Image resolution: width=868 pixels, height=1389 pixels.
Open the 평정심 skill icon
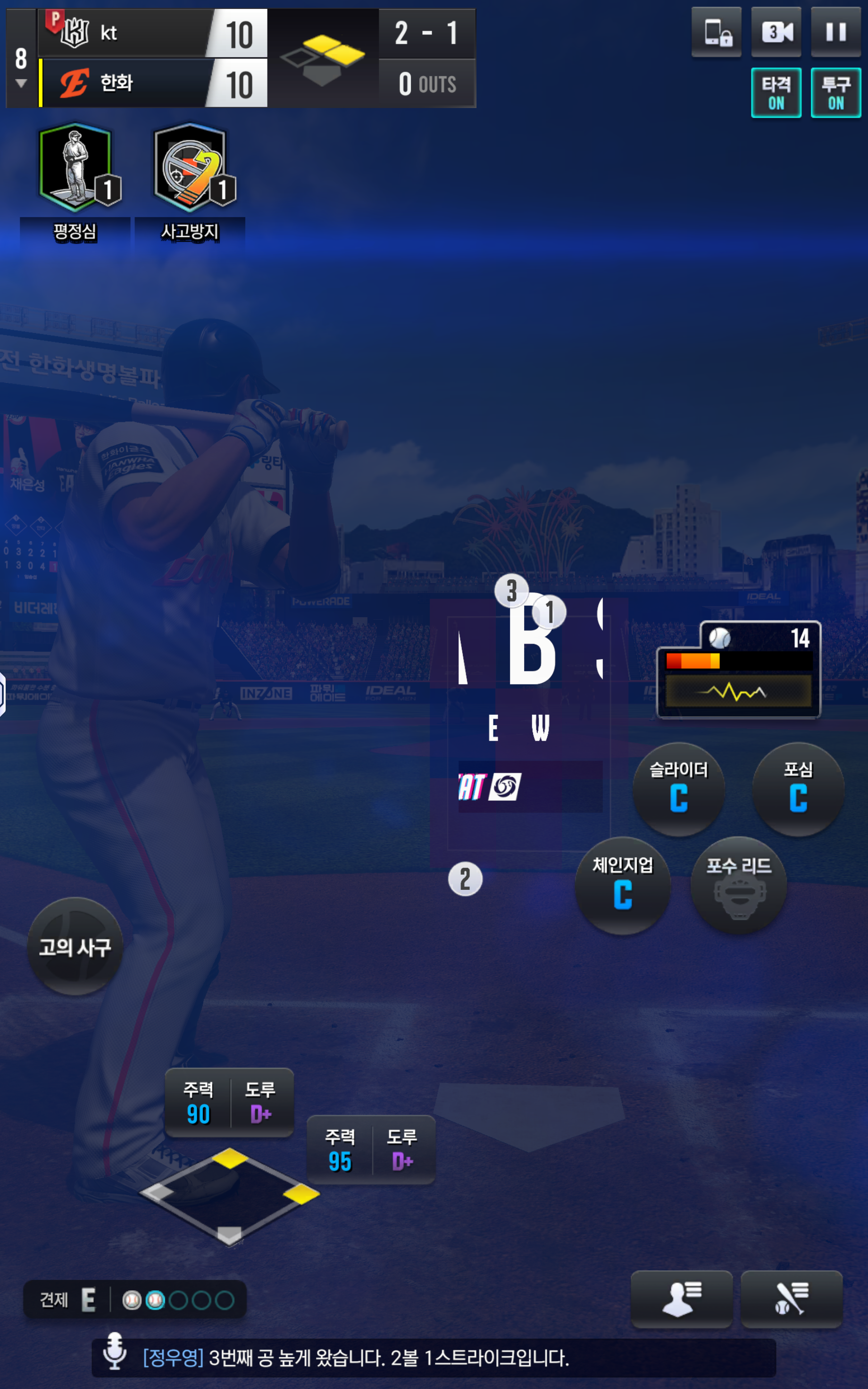pos(75,167)
